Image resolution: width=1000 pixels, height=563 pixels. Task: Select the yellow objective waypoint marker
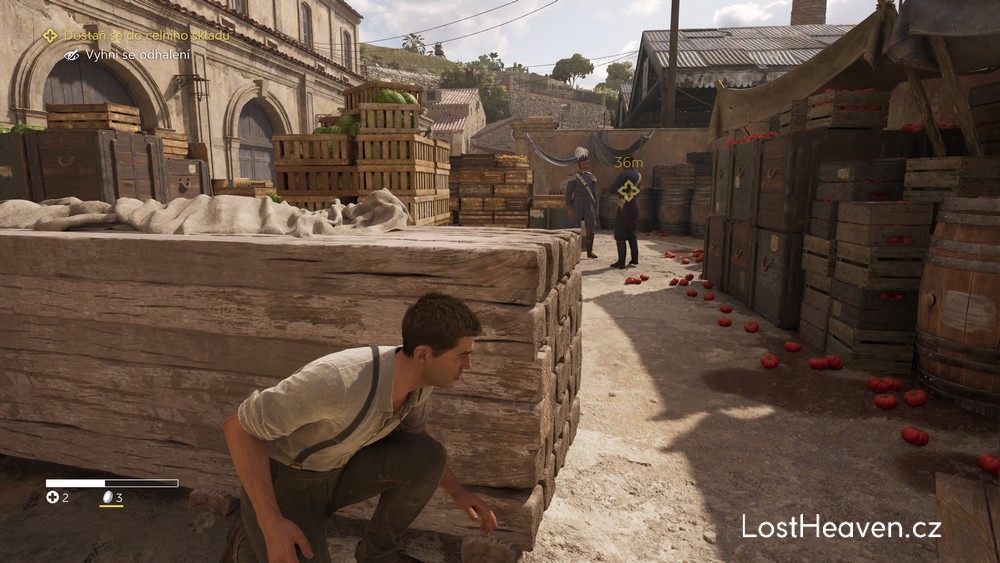(x=628, y=190)
